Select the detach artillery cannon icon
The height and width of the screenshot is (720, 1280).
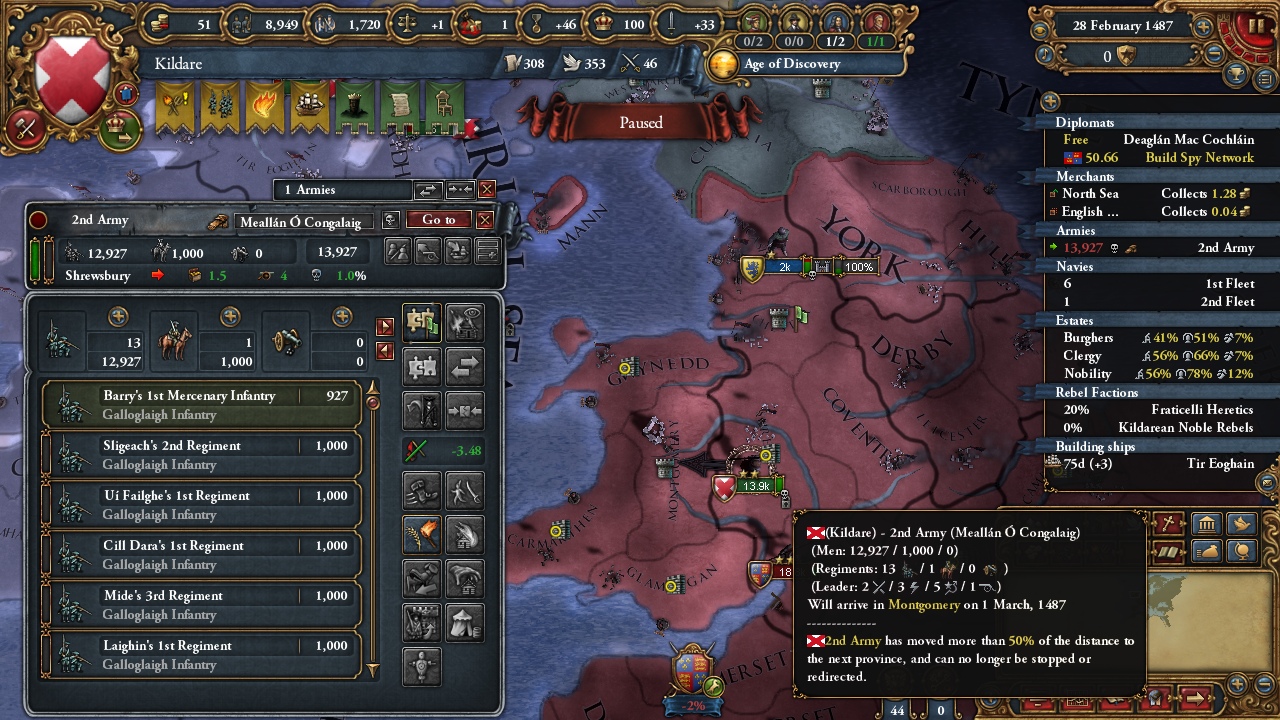[x=428, y=252]
